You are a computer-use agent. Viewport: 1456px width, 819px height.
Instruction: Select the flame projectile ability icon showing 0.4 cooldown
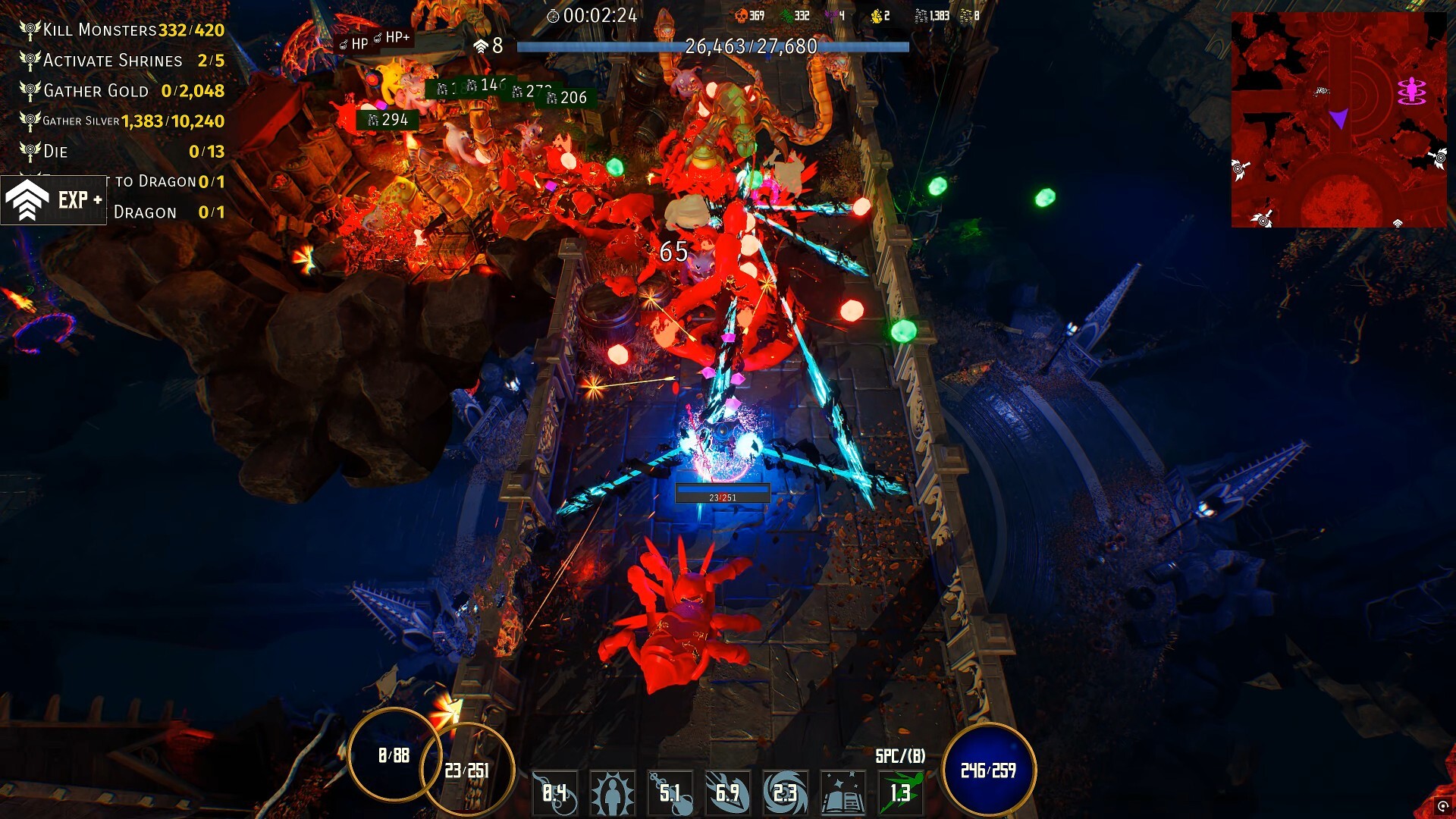point(554,791)
